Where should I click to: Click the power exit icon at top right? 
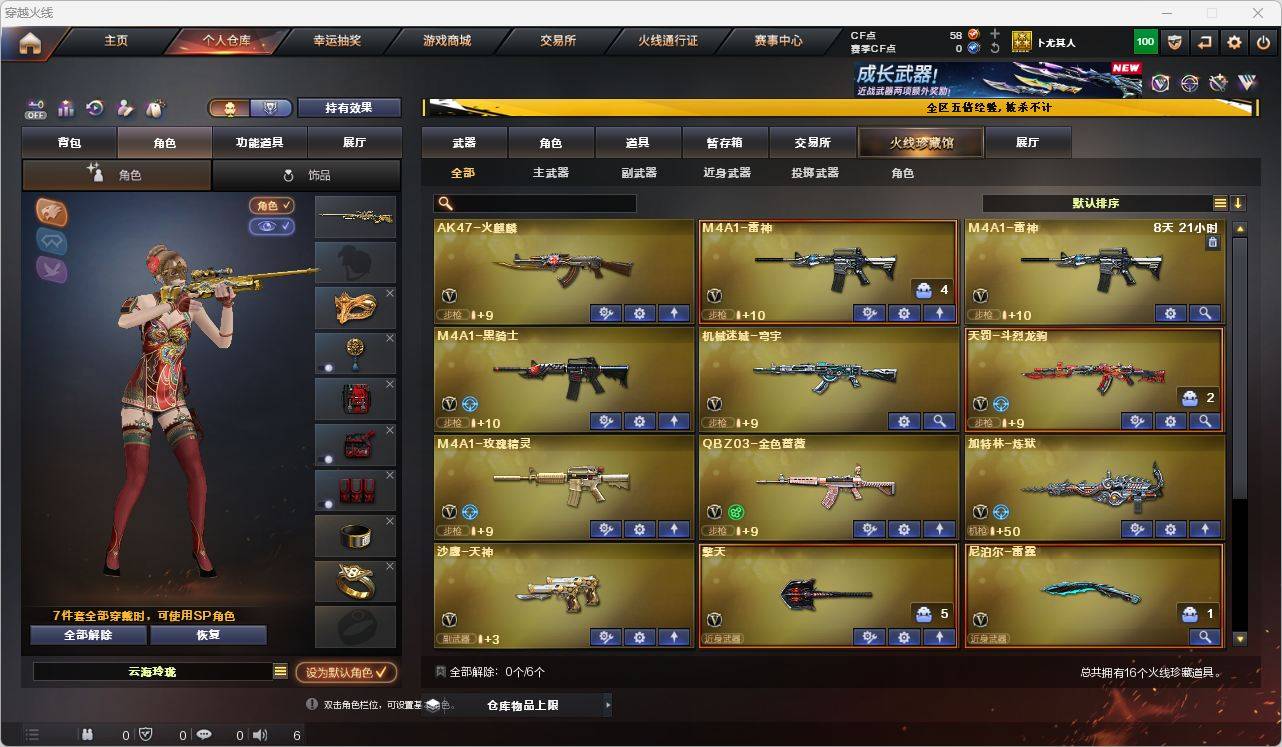[1263, 42]
